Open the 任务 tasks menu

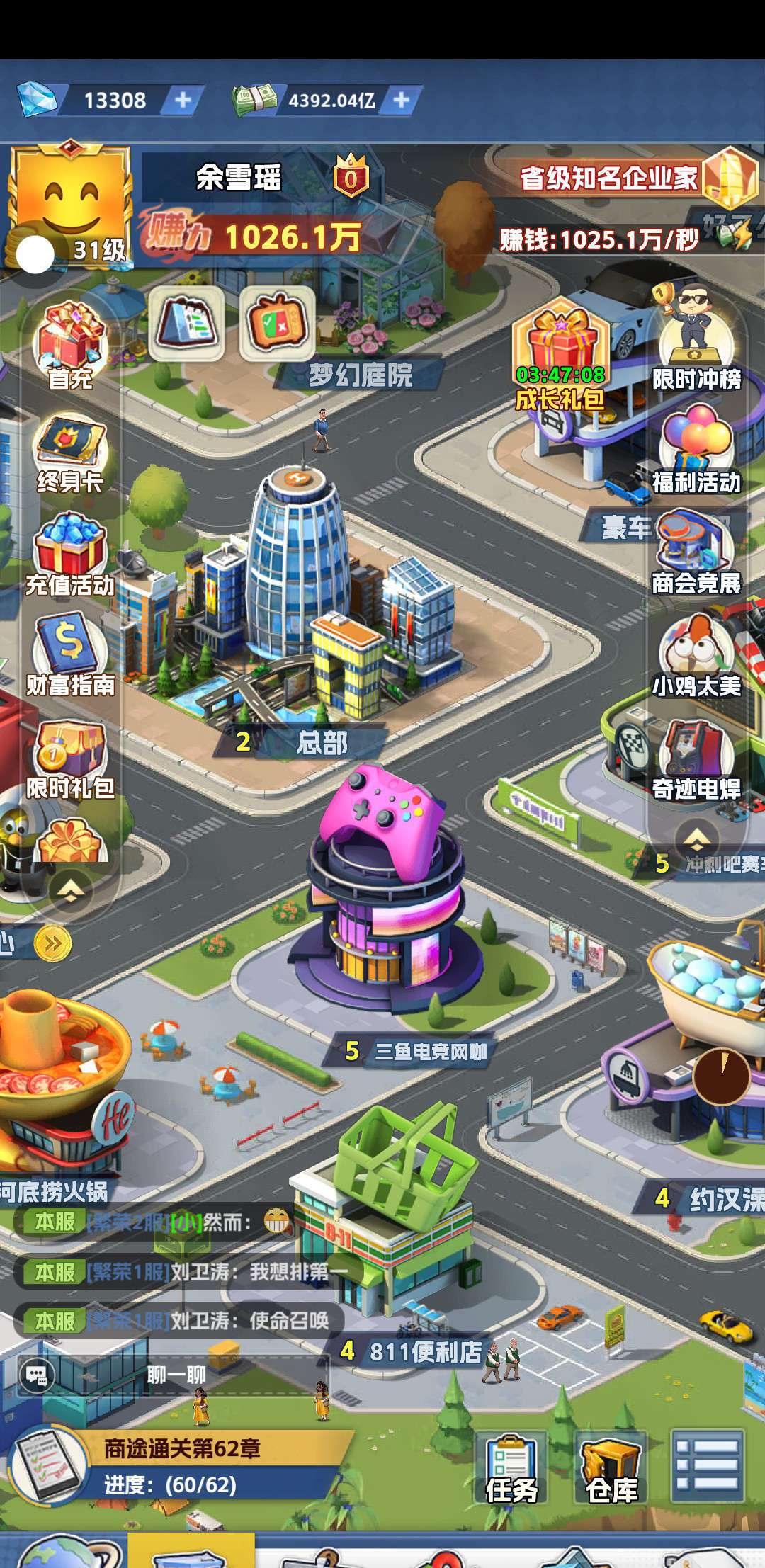pyautogui.click(x=511, y=1467)
